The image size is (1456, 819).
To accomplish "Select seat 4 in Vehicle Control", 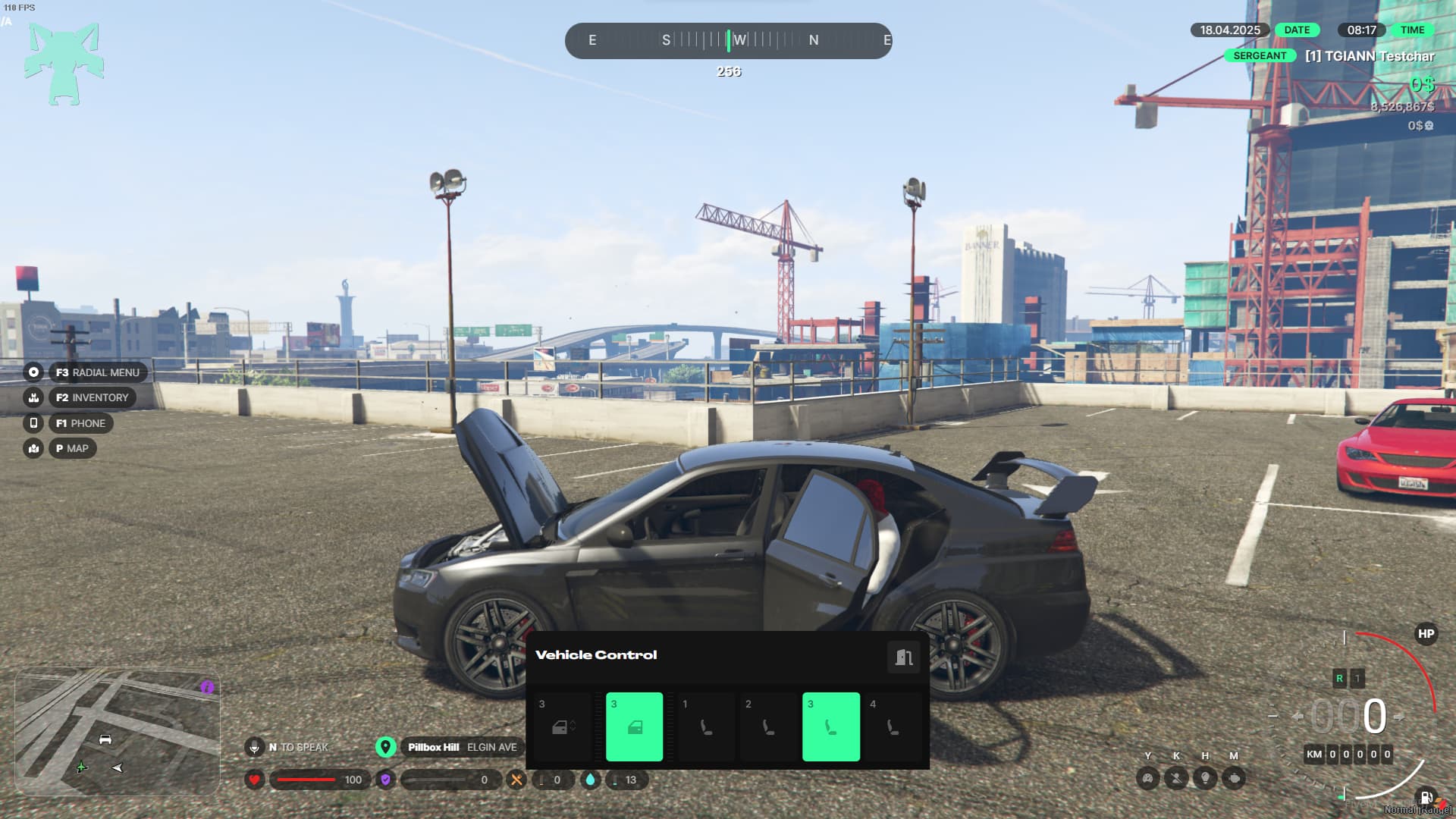I will click(893, 726).
